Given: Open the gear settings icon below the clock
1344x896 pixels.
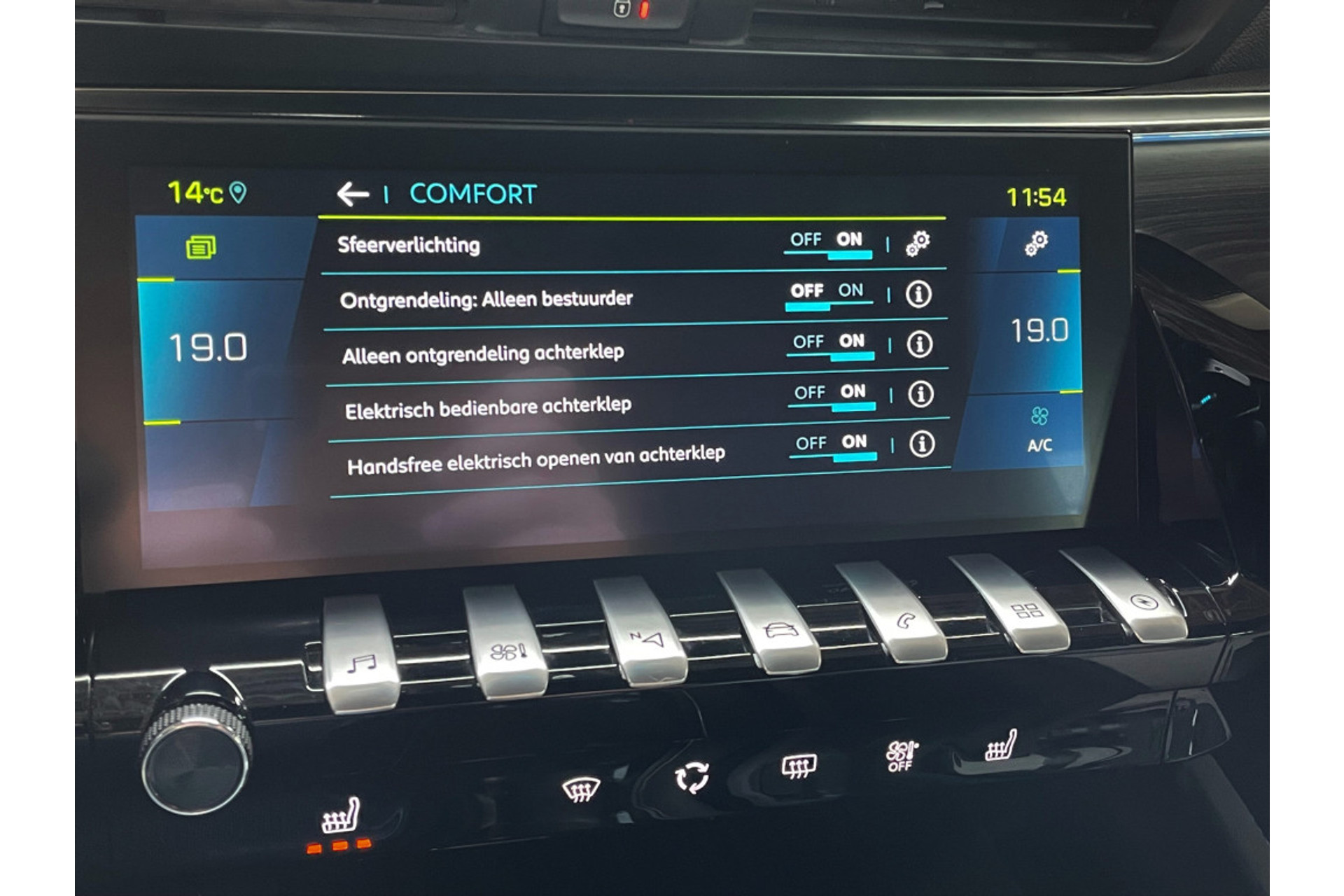Looking at the screenshot, I should point(1036,243).
